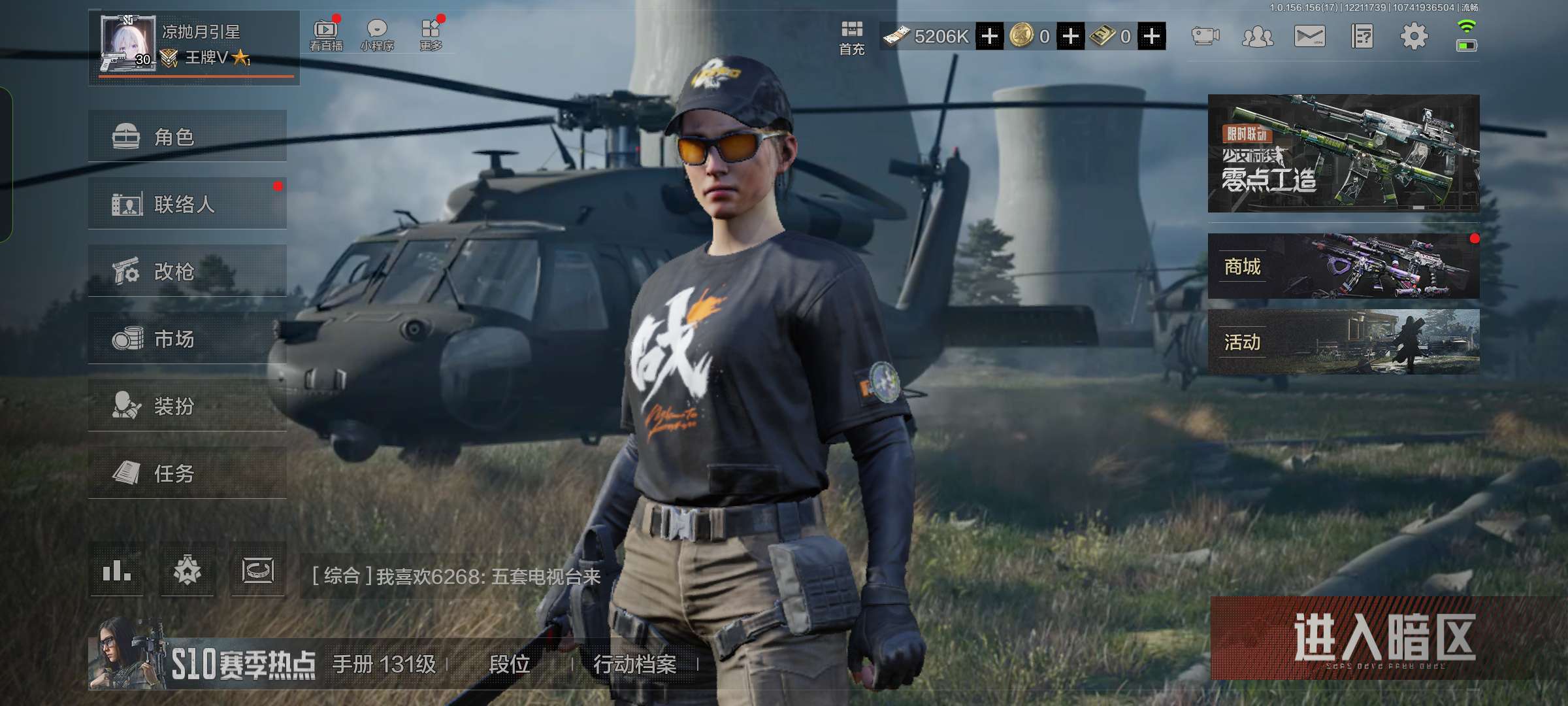
Task: Open the 联络人 contacts menu
Action: pyautogui.click(x=187, y=204)
